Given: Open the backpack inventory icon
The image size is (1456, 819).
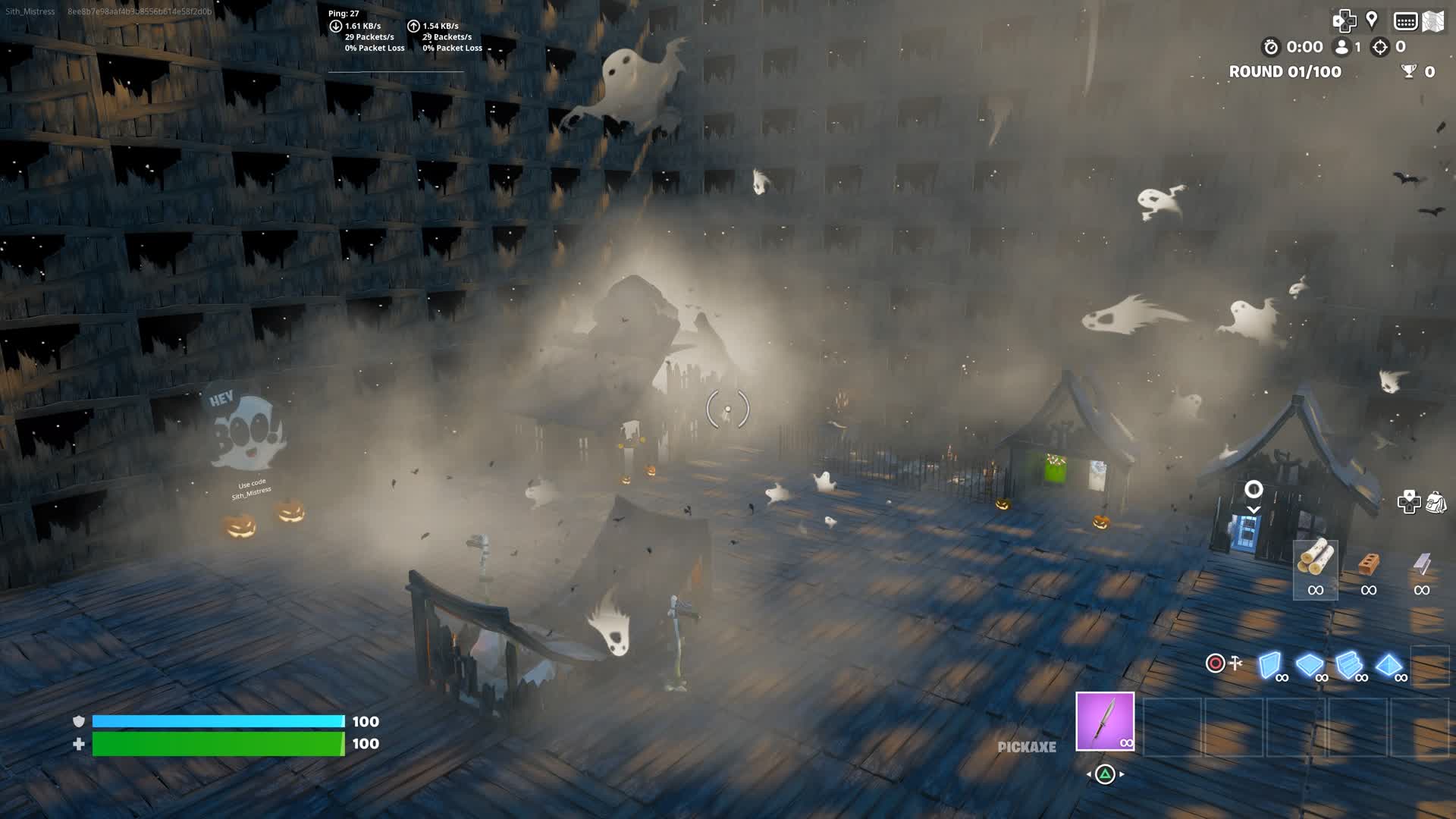Looking at the screenshot, I should pyautogui.click(x=1436, y=501).
